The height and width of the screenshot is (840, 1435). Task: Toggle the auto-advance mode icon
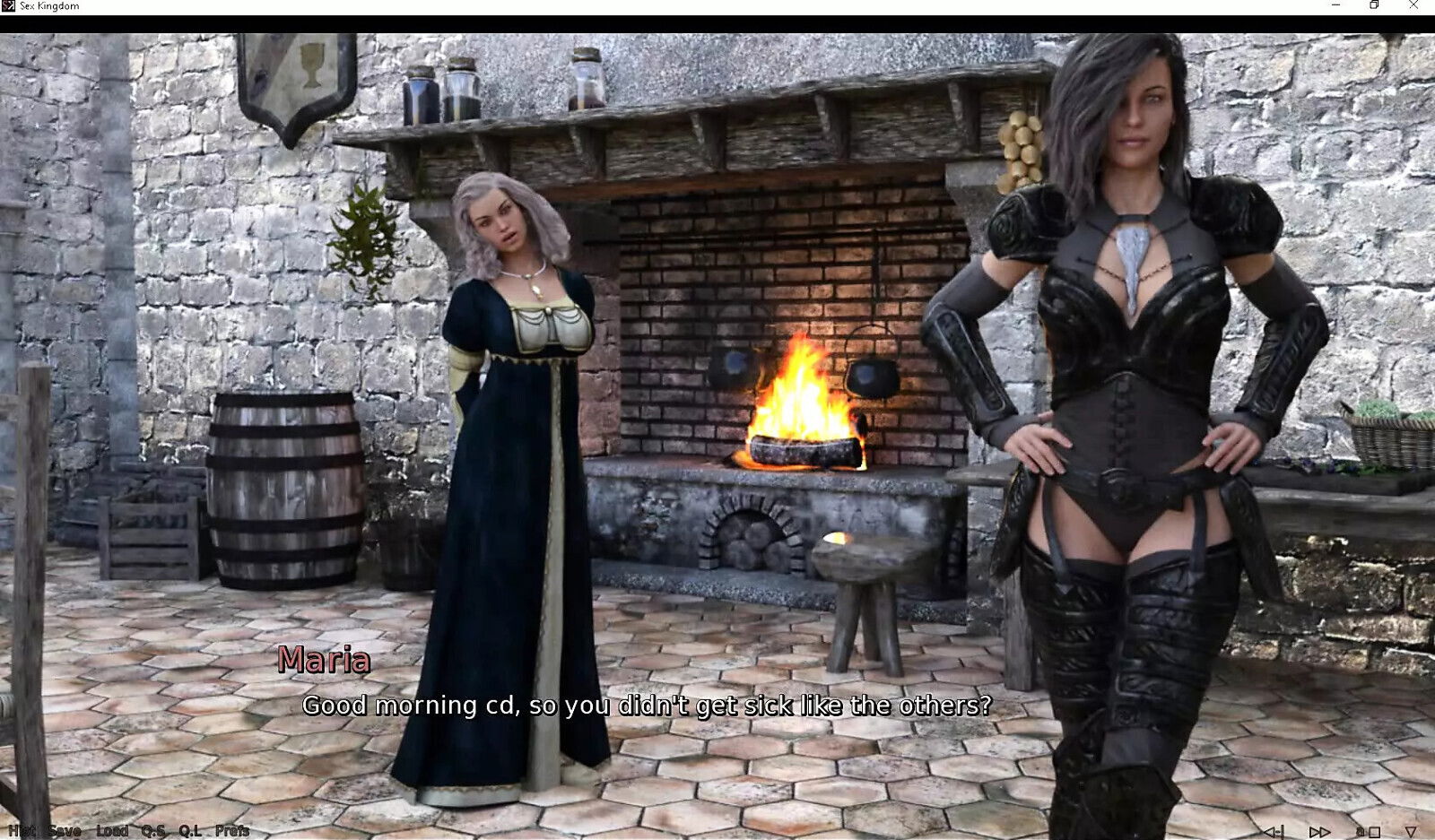pyautogui.click(x=1359, y=831)
